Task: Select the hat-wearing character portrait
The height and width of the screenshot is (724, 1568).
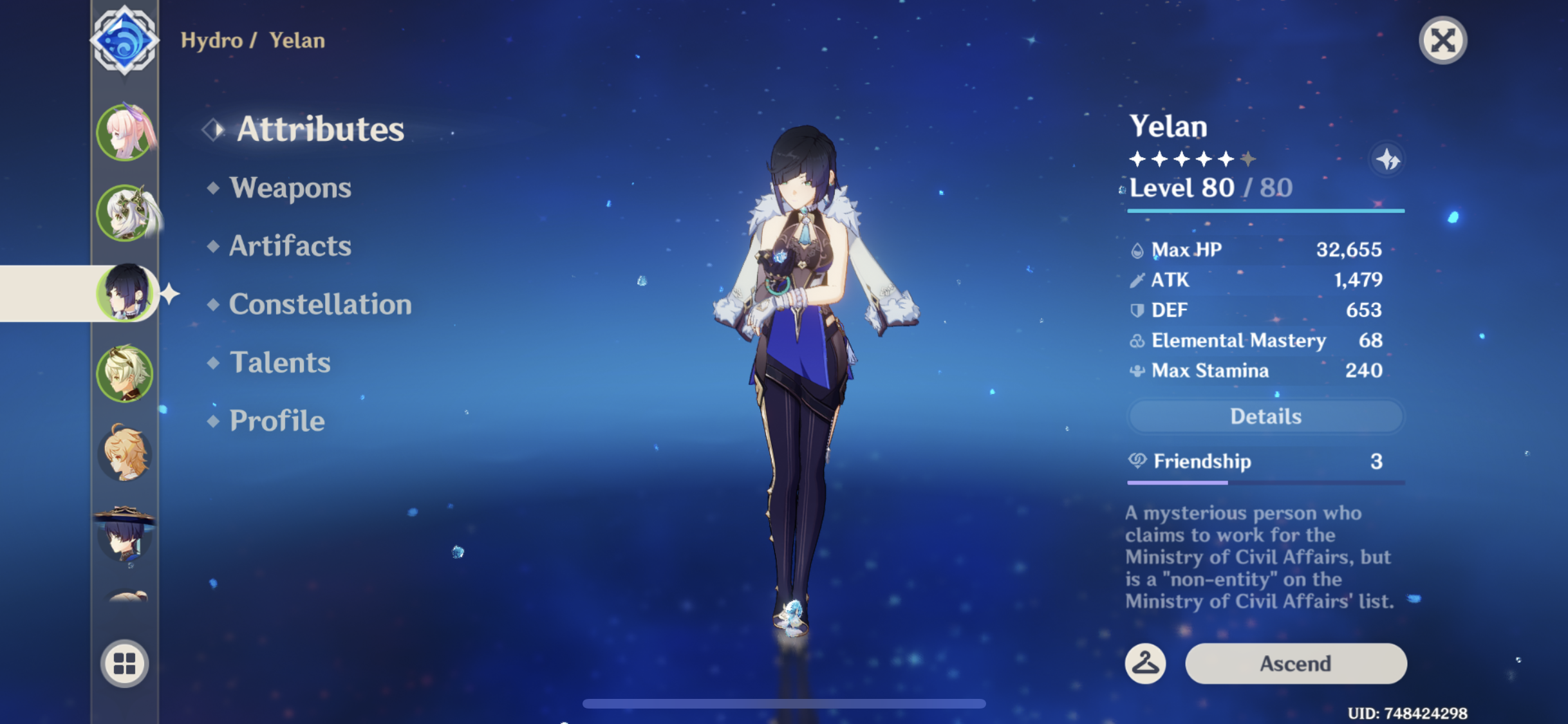Action: [x=125, y=535]
